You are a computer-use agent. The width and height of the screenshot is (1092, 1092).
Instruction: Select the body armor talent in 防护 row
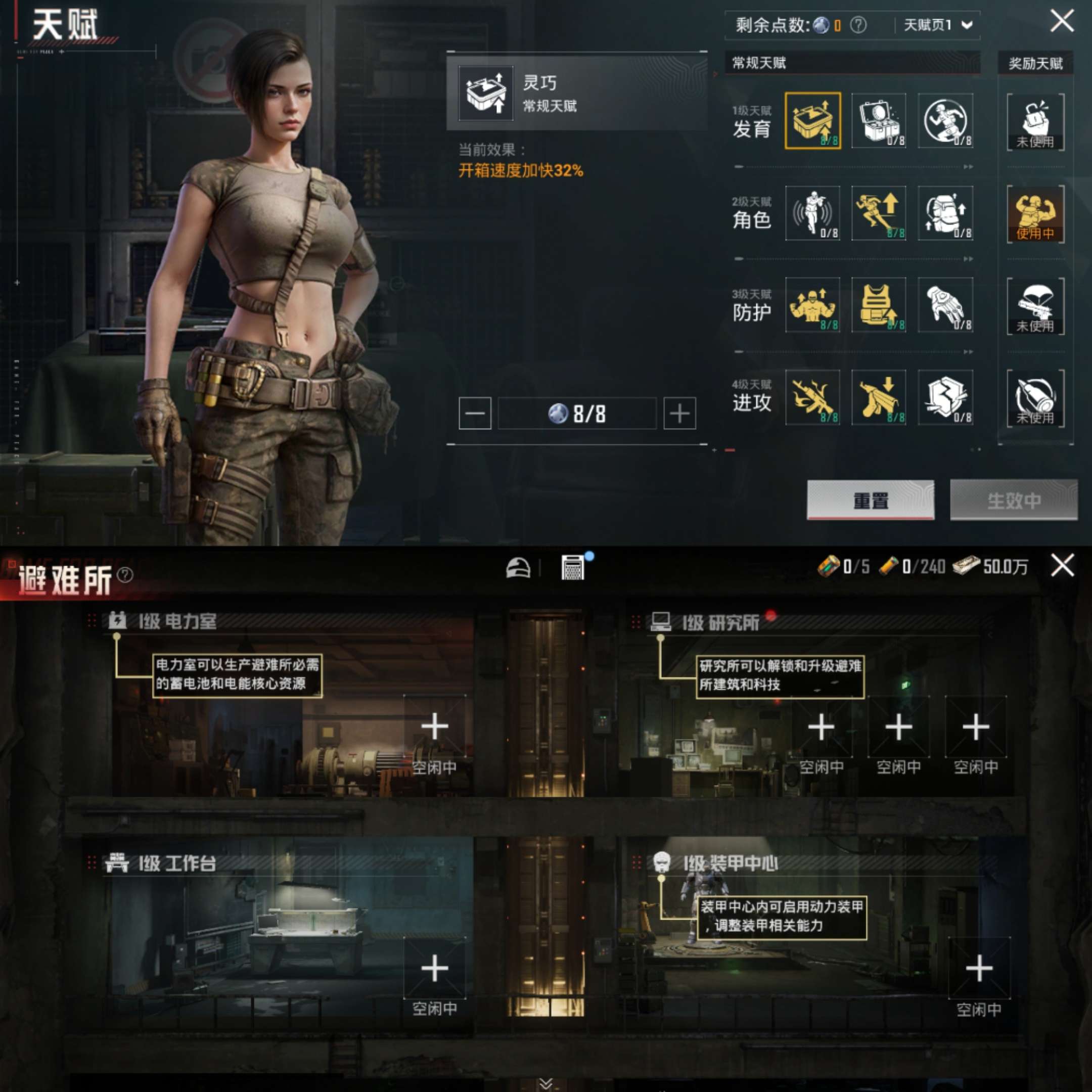click(x=880, y=306)
